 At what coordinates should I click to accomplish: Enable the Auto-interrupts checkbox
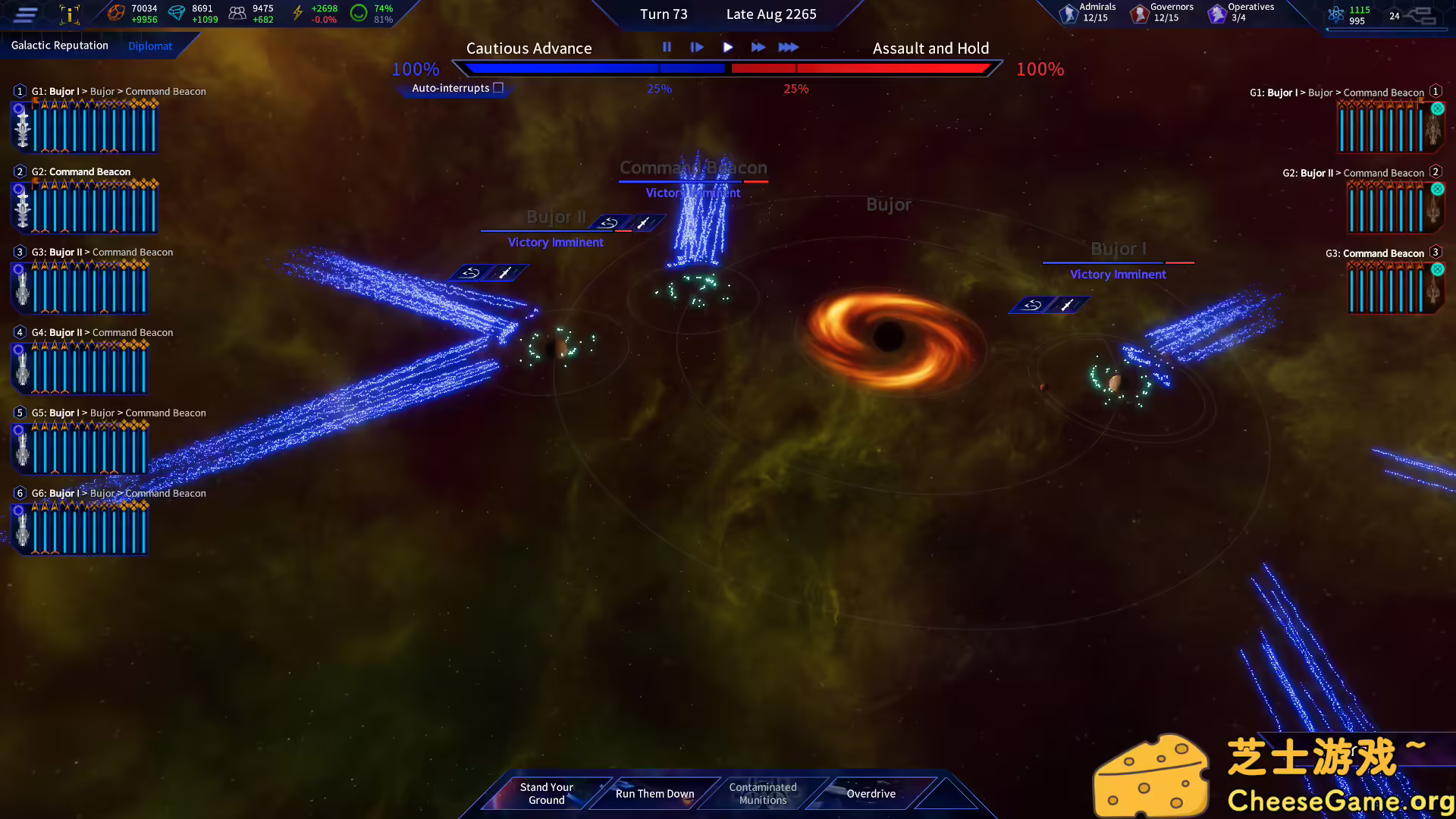point(498,87)
